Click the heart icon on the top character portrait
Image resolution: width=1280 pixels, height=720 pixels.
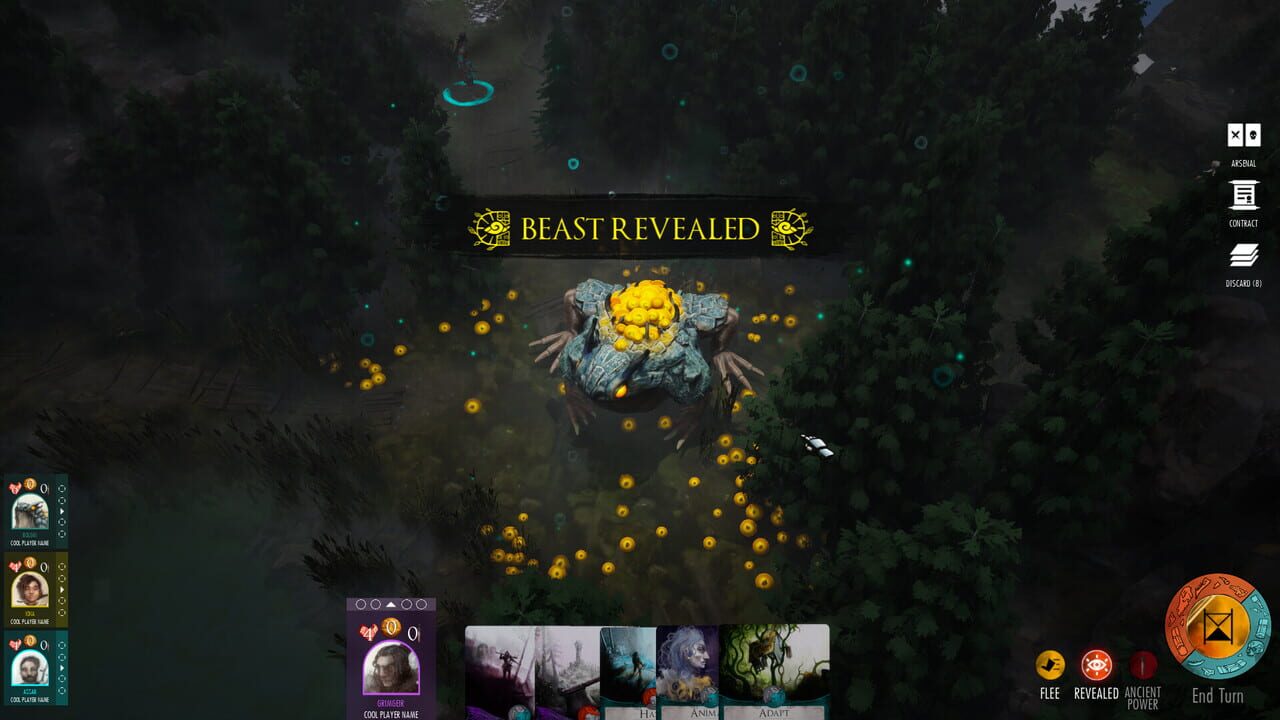tap(14, 486)
